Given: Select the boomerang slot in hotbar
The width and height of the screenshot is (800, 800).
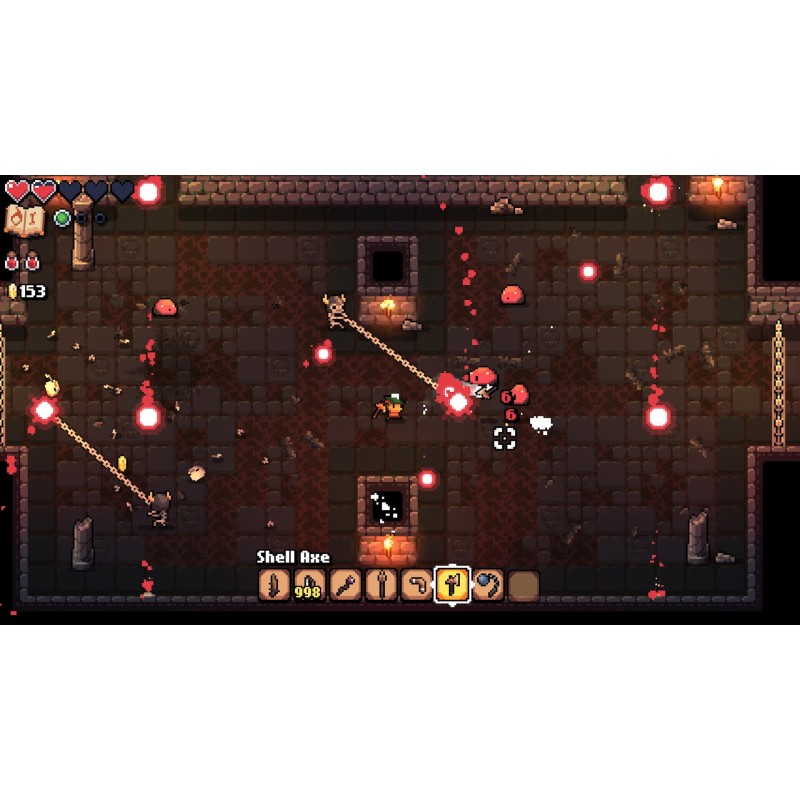Looking at the screenshot, I should [415, 585].
